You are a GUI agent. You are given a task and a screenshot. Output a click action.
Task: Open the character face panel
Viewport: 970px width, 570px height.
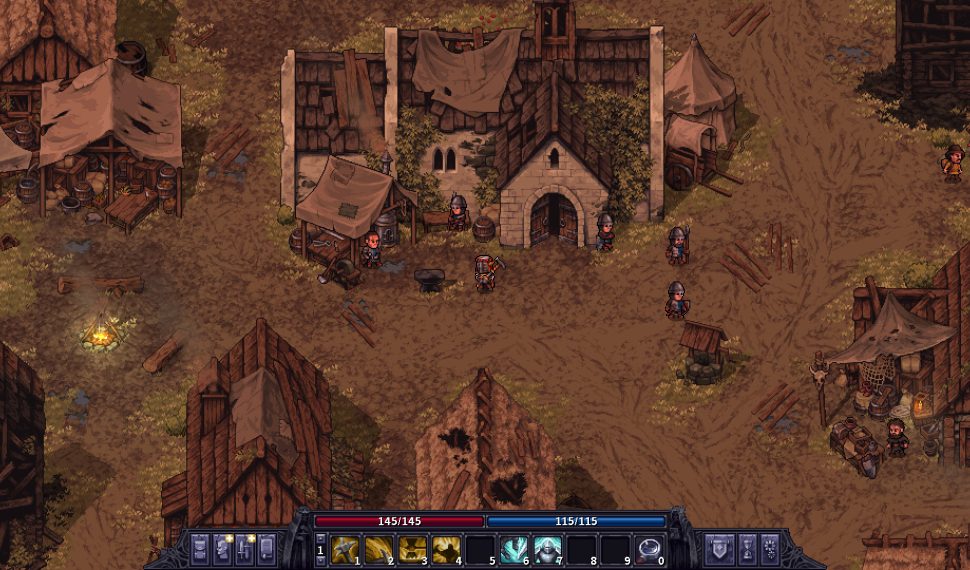[222, 549]
